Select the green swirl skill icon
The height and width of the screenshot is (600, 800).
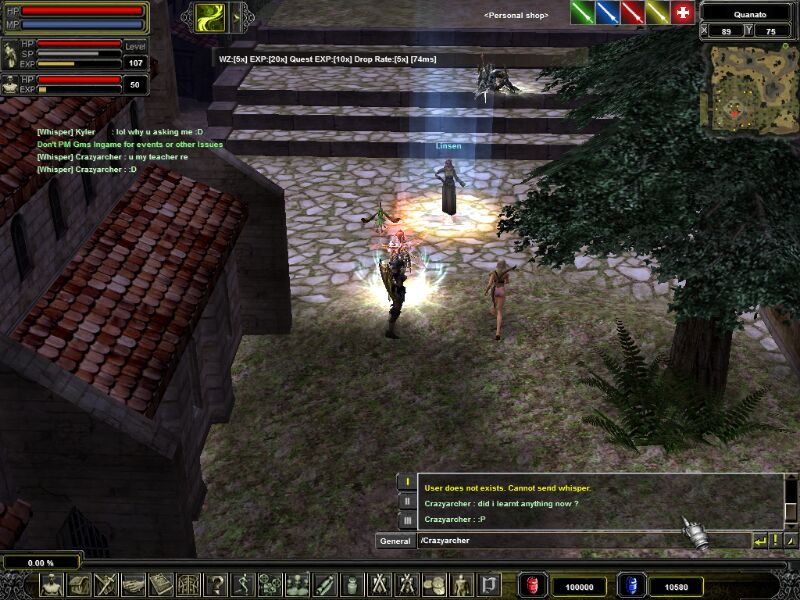(x=210, y=16)
